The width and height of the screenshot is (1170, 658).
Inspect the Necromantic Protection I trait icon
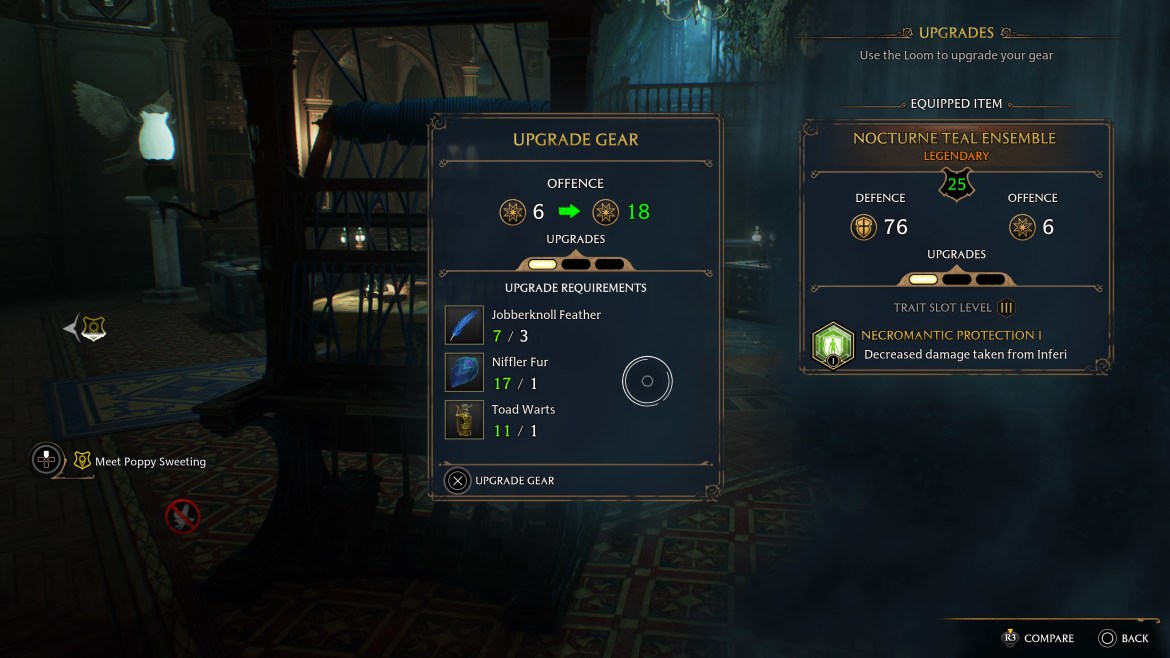[832, 344]
